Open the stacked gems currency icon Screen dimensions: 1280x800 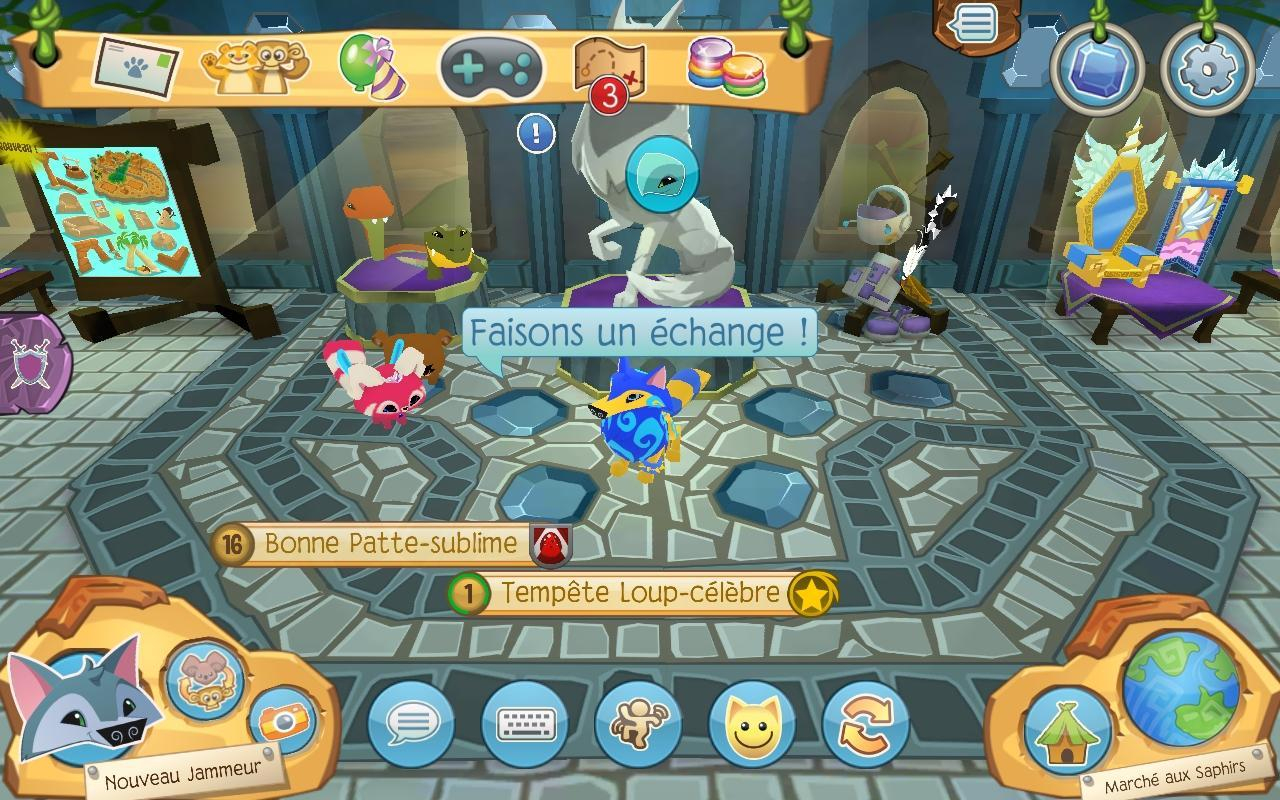(x=726, y=68)
